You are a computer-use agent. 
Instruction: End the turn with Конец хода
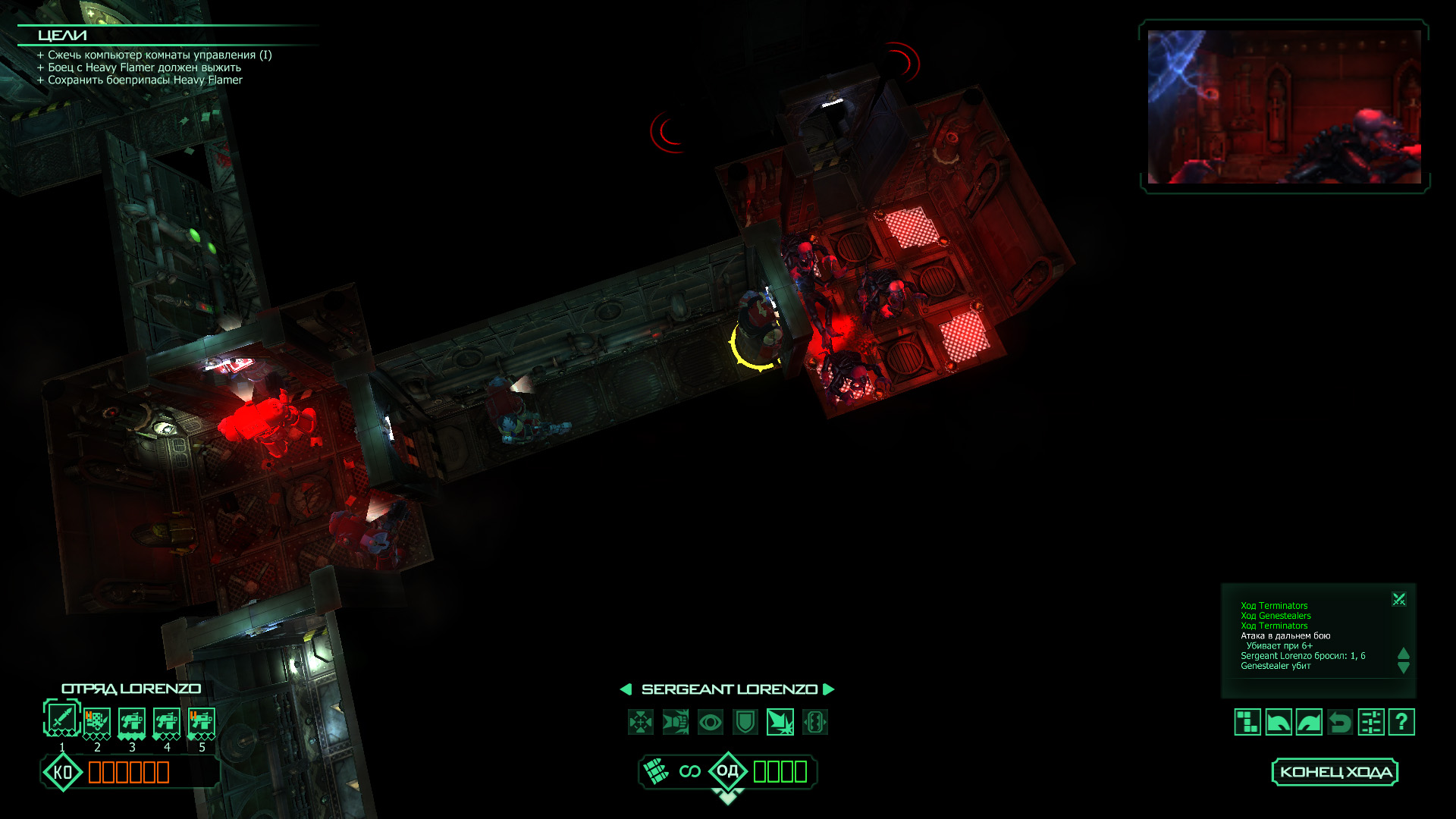[1335, 772]
